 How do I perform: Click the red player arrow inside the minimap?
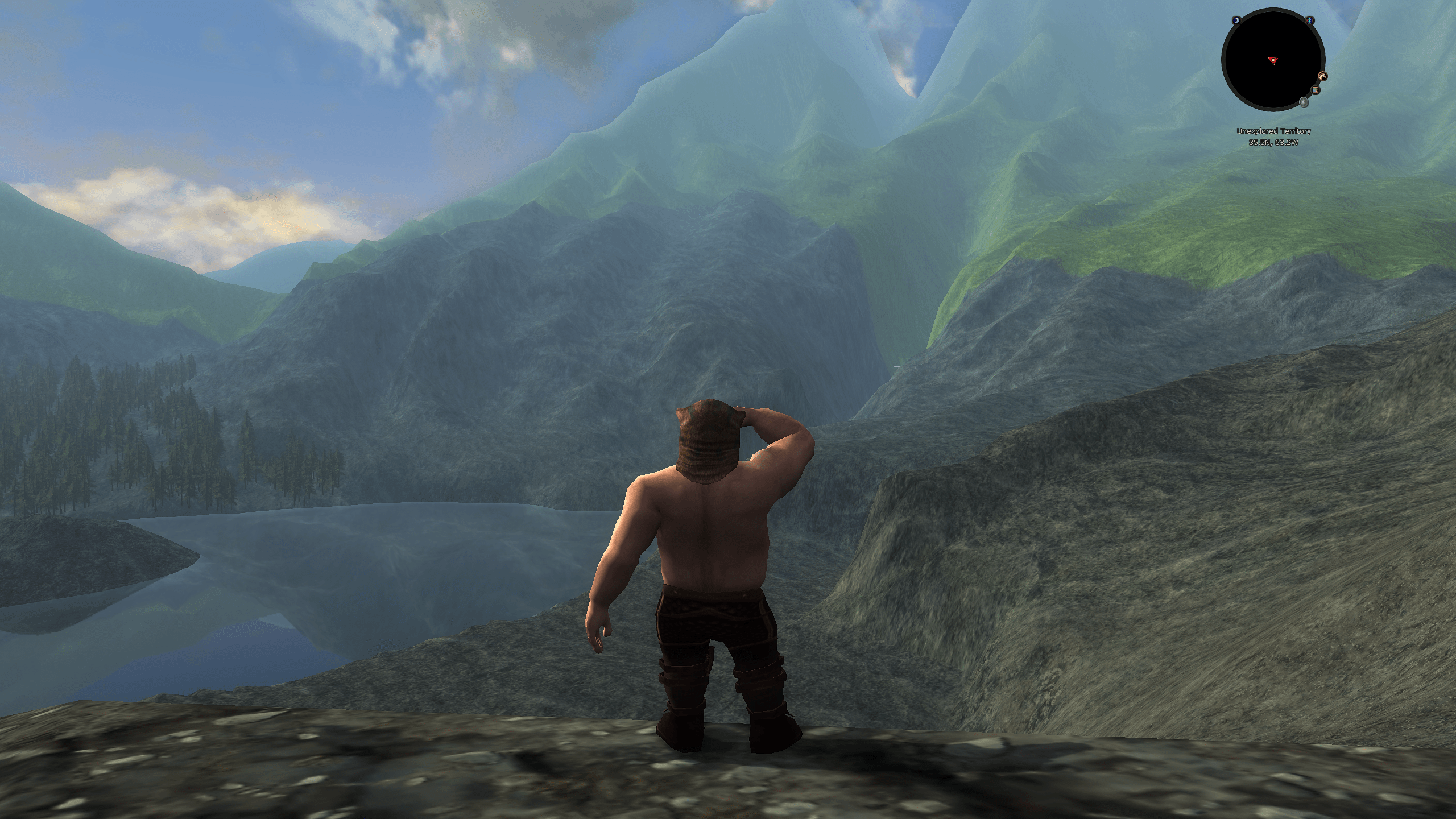pos(1273,60)
